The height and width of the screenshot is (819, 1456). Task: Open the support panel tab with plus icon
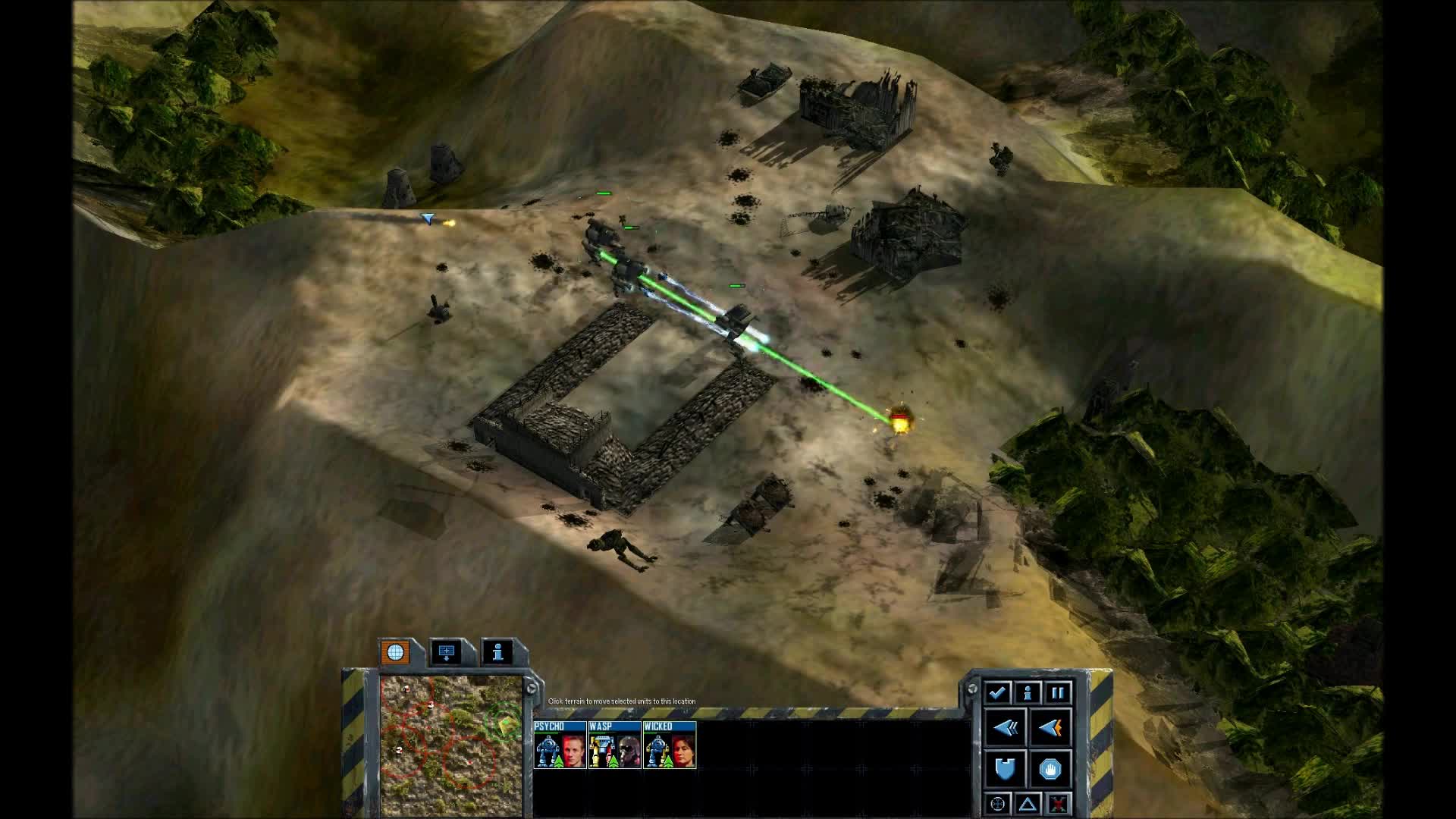[447, 652]
